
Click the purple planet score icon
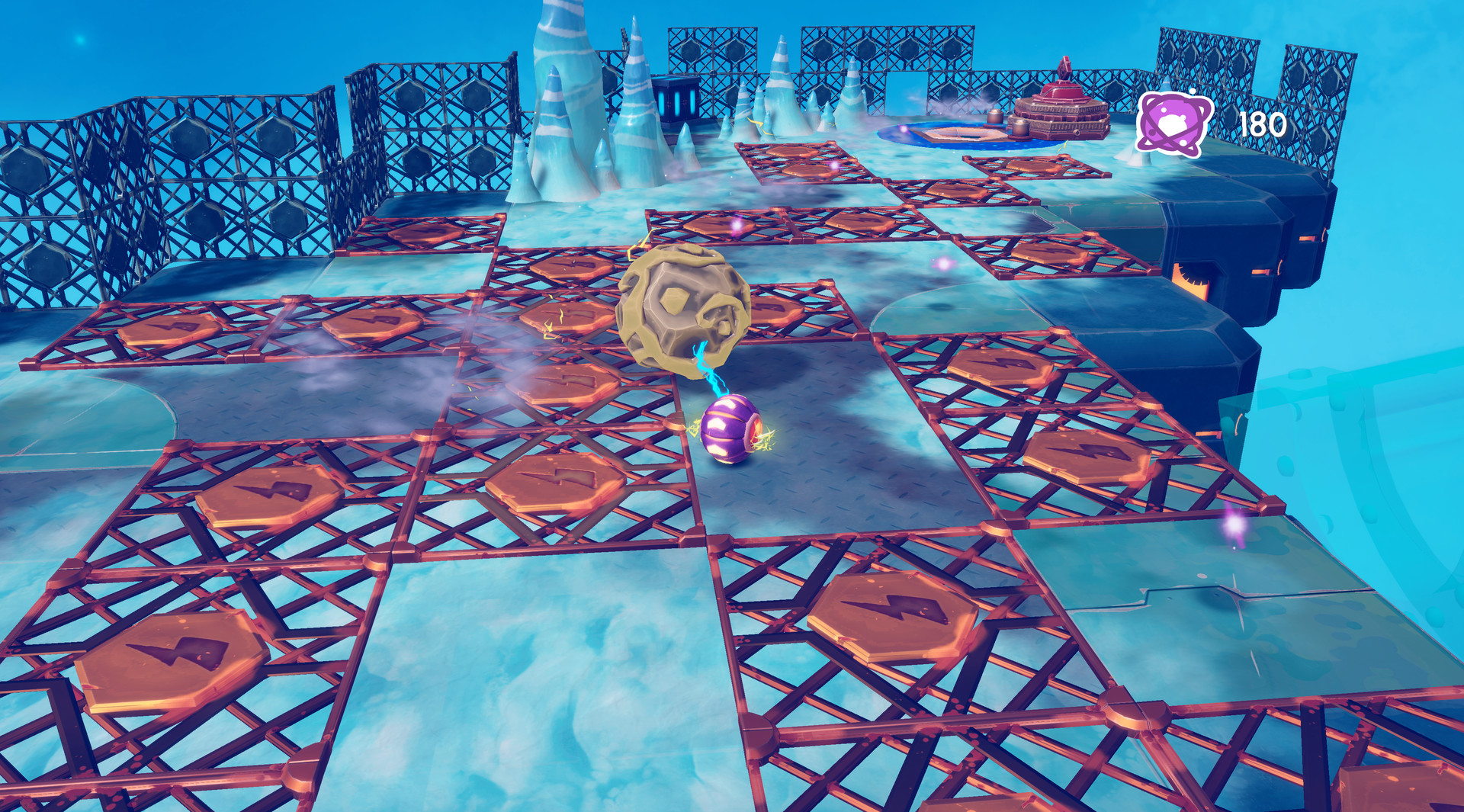tap(1176, 122)
